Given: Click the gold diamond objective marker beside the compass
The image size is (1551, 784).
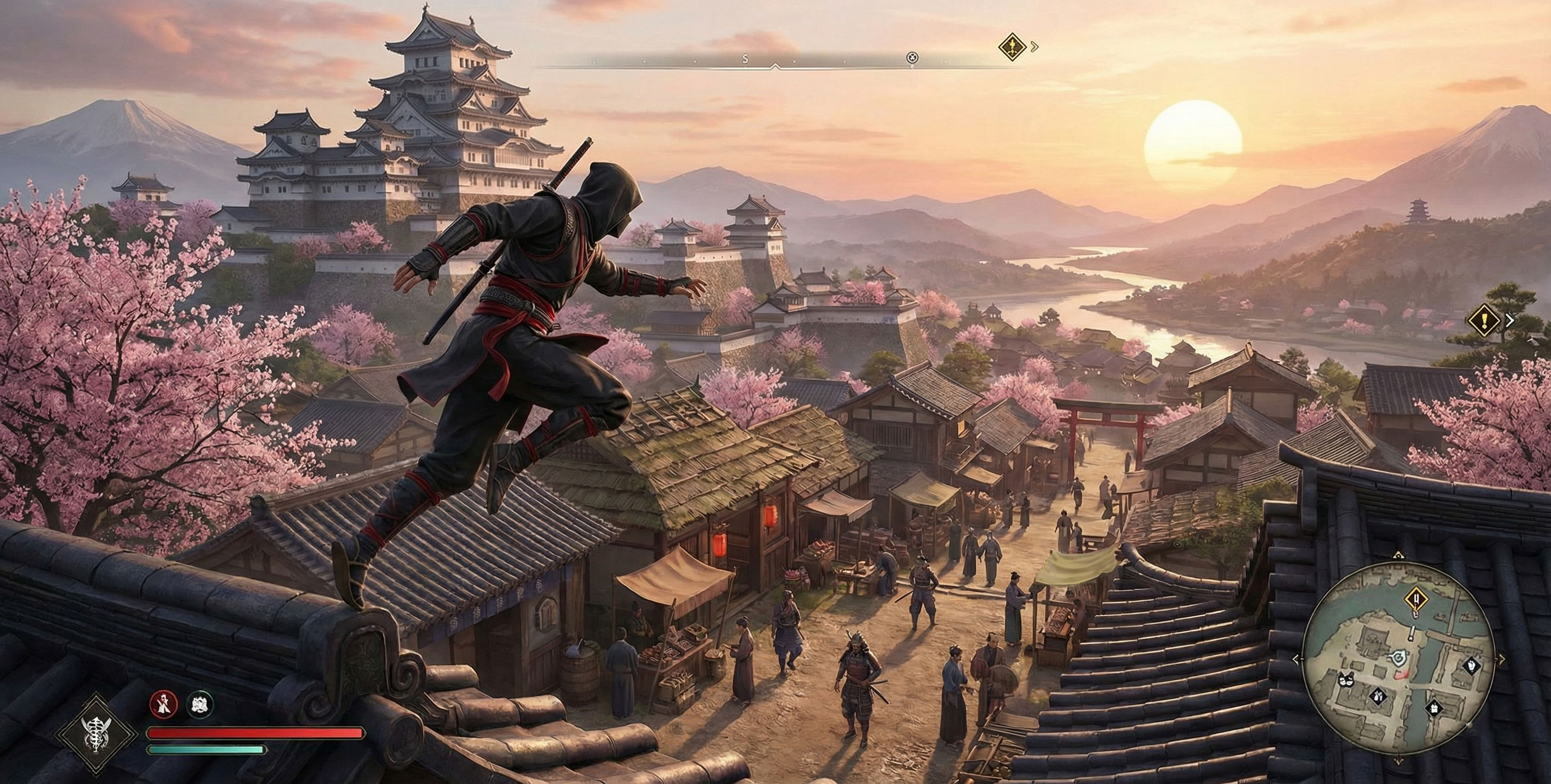Looking at the screenshot, I should click(x=1012, y=46).
